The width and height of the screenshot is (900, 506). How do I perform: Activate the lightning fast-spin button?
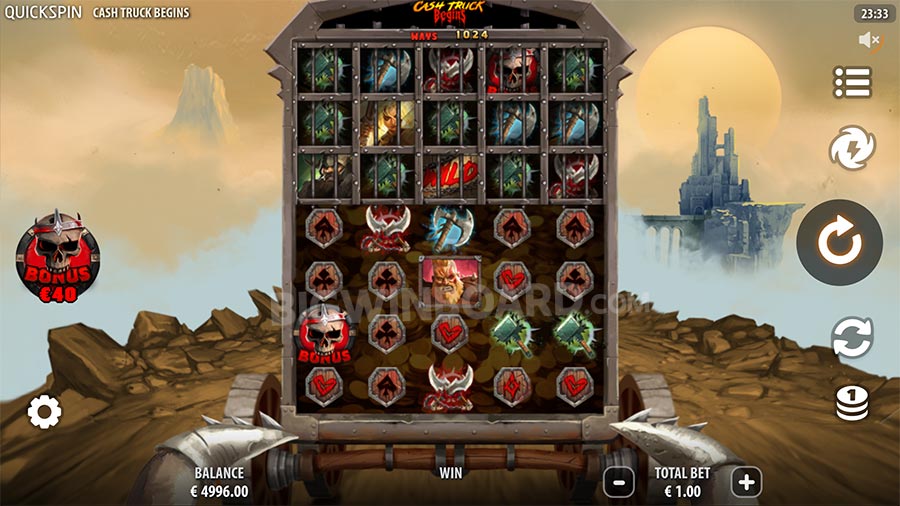coord(852,149)
